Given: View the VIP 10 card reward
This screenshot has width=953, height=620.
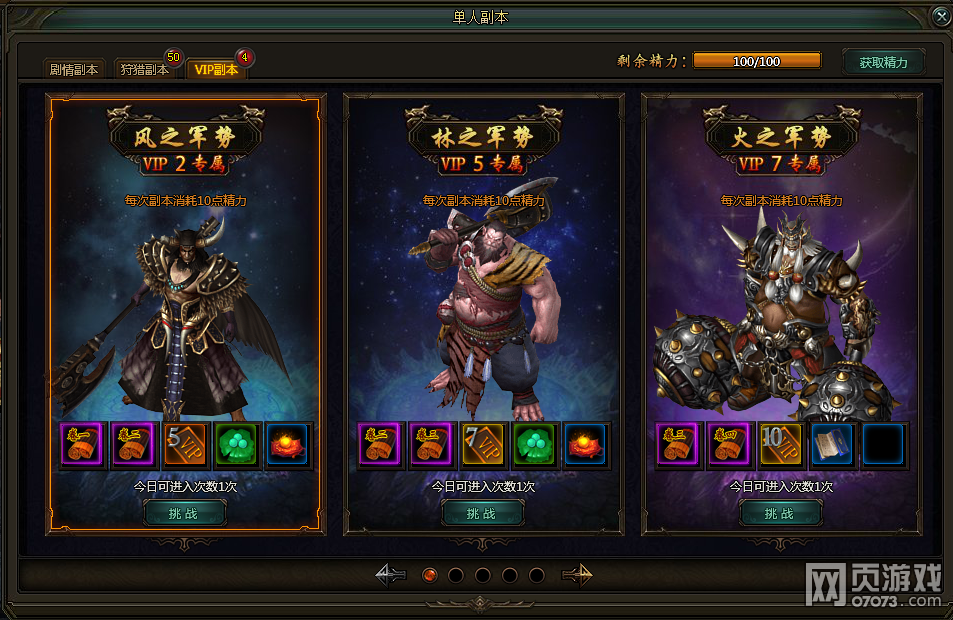Looking at the screenshot, I should pos(781,446).
